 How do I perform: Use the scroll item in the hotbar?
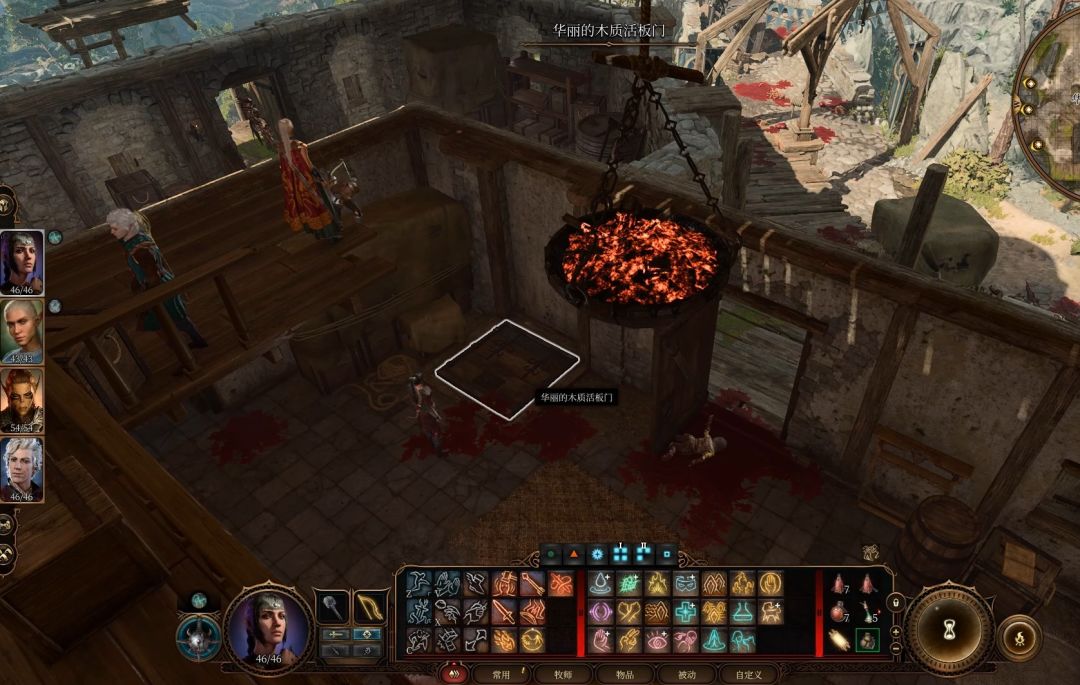pos(839,640)
